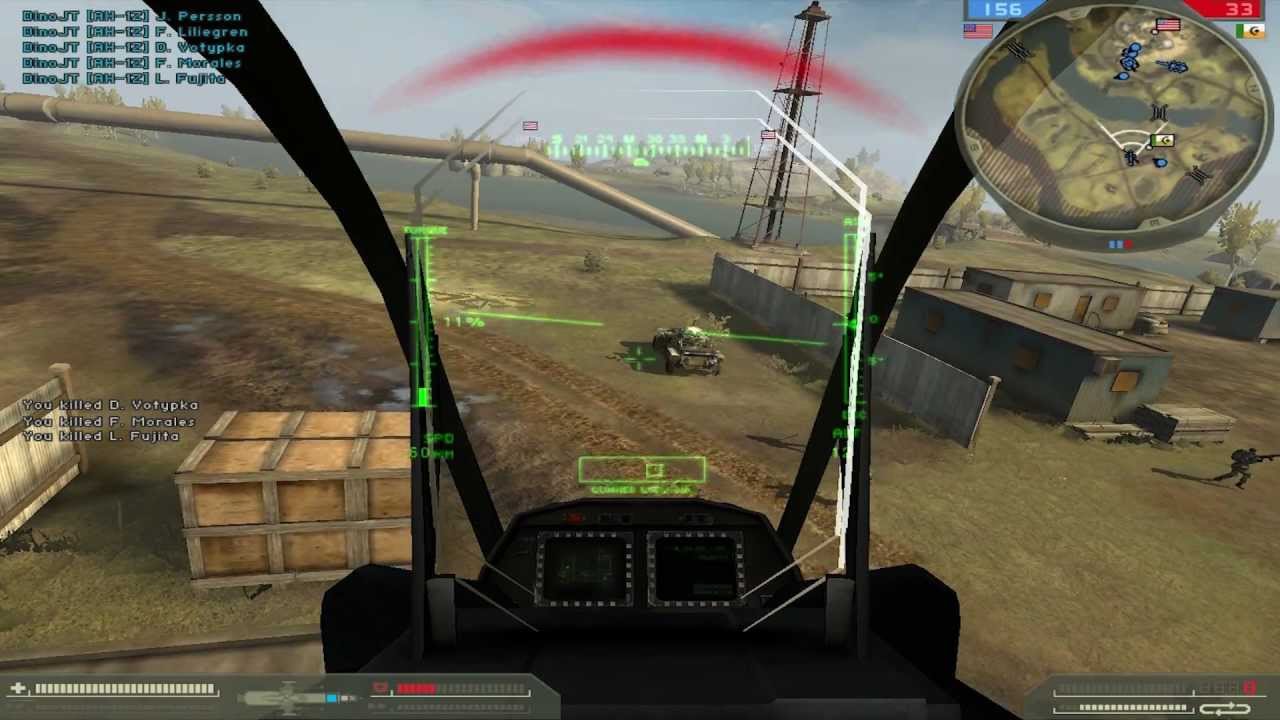Click the antenna tower symbol on the minimap
This screenshot has height=720, width=1280.
click(1158, 111)
